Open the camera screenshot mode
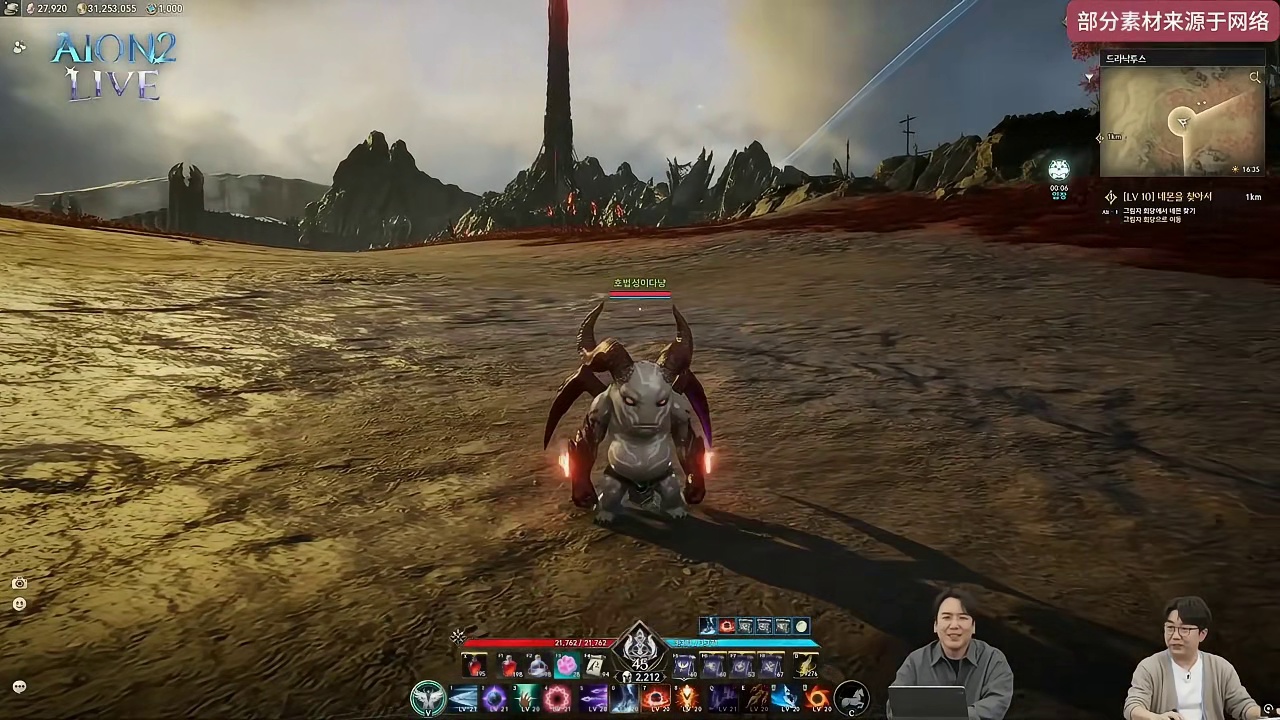This screenshot has width=1280, height=720. (19, 583)
